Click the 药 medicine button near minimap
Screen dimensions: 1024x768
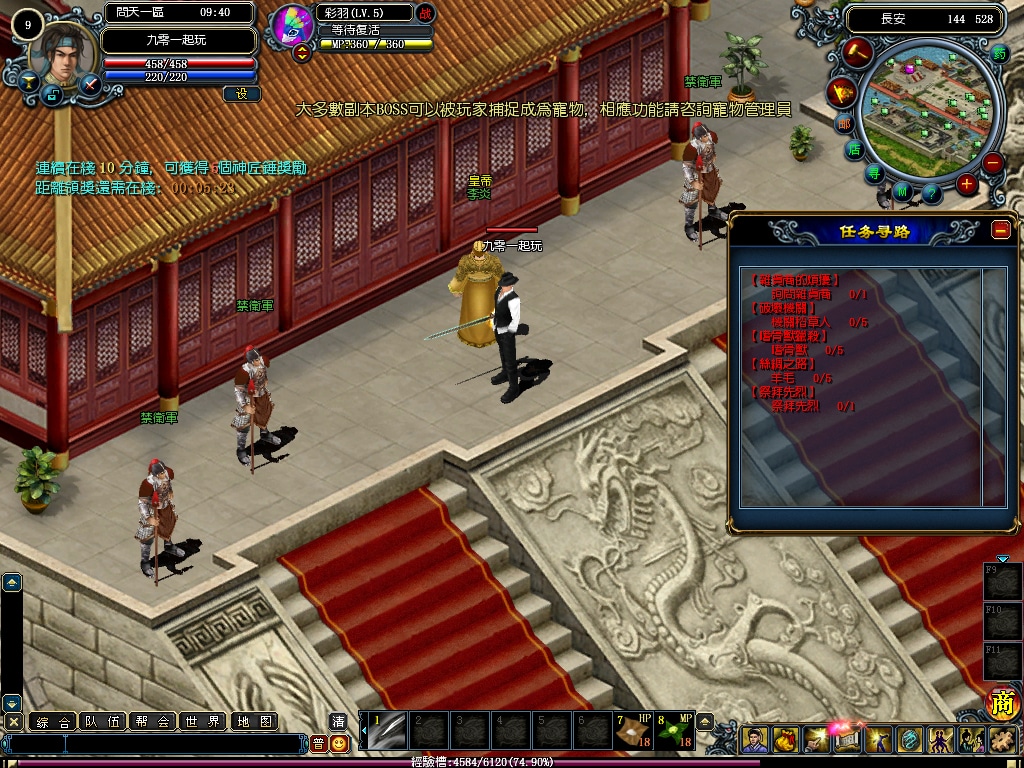pyautogui.click(x=1000, y=54)
